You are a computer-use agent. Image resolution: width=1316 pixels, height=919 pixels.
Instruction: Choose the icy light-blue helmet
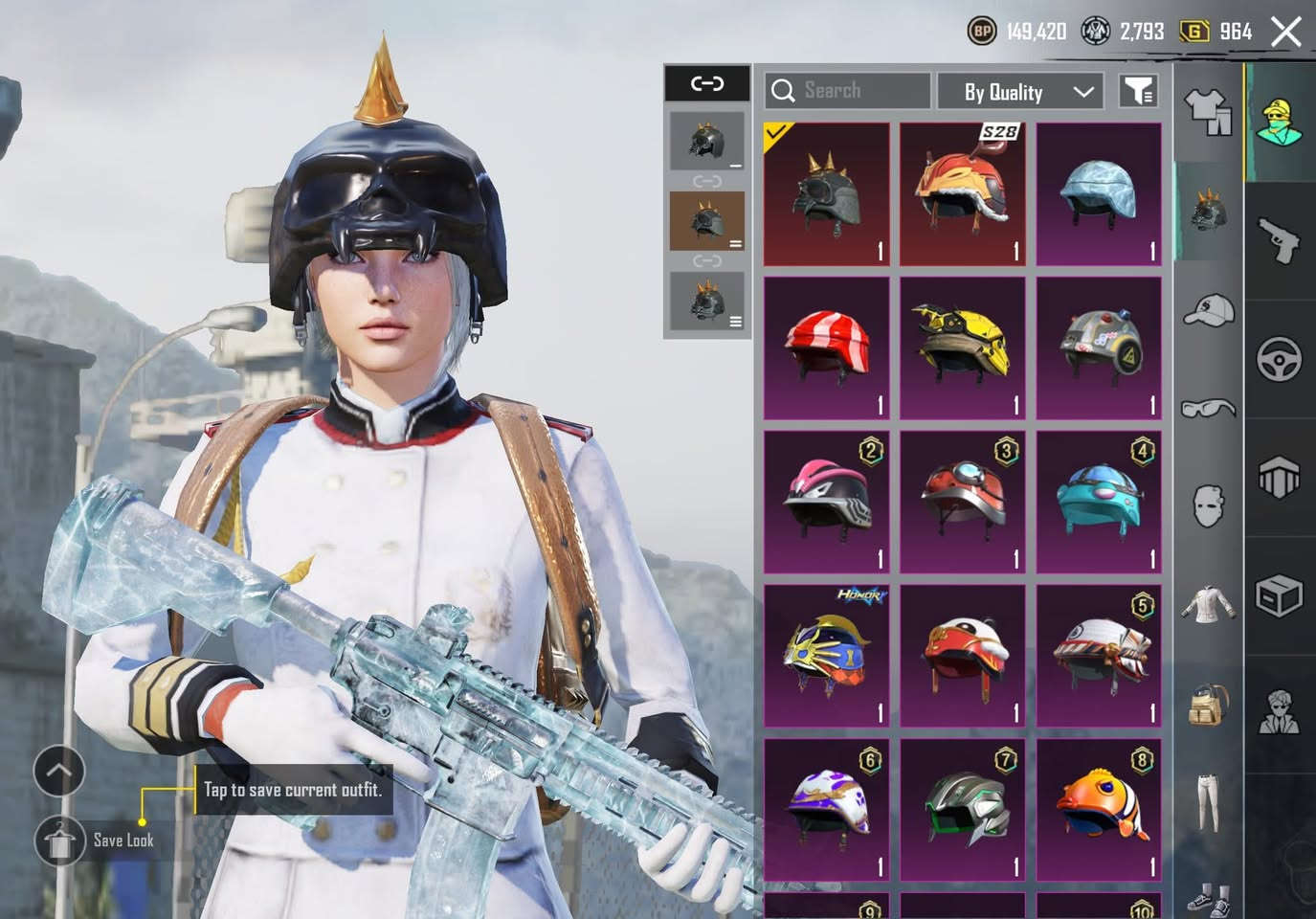1099,194
